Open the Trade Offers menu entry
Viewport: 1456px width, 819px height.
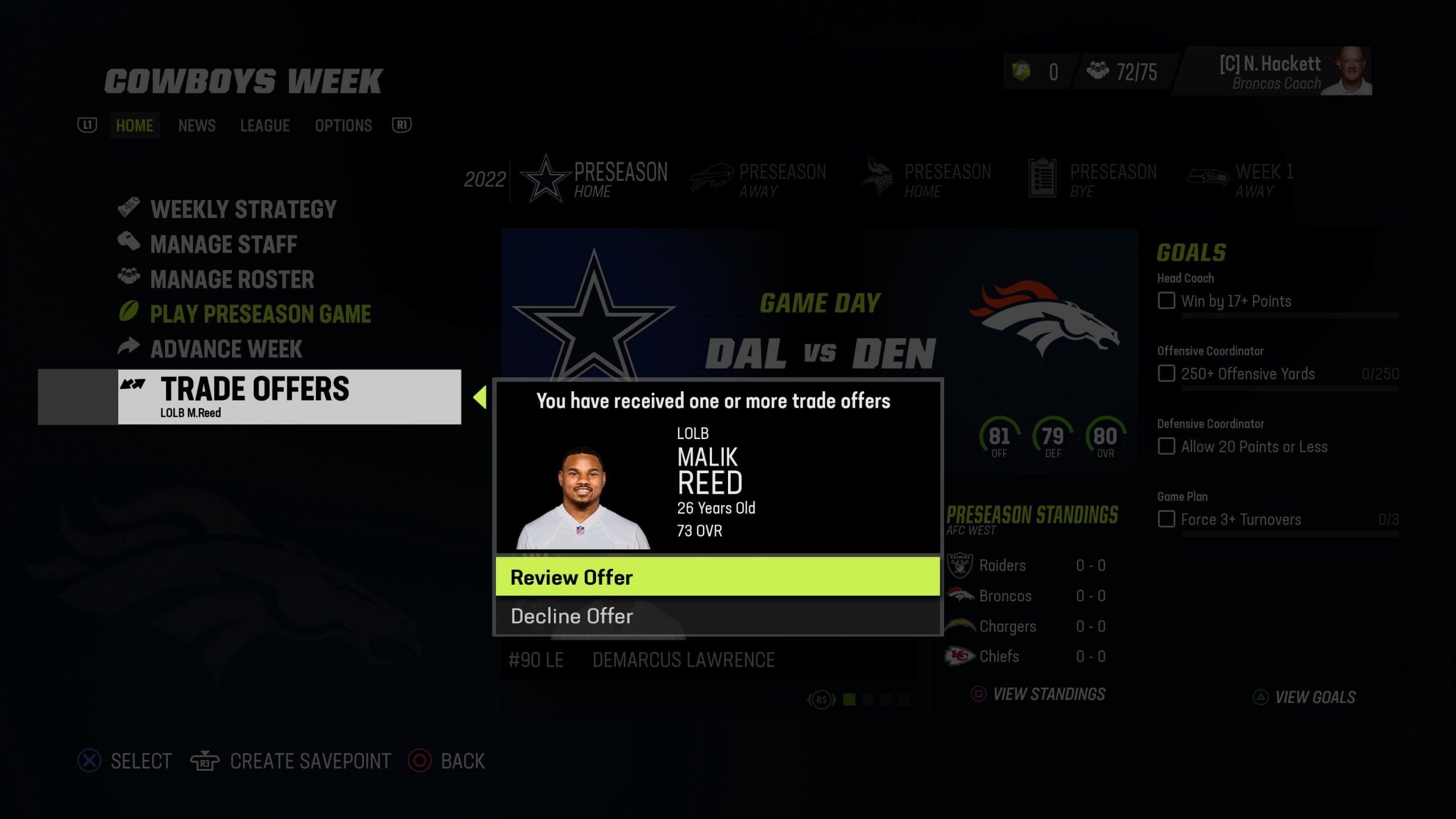289,396
